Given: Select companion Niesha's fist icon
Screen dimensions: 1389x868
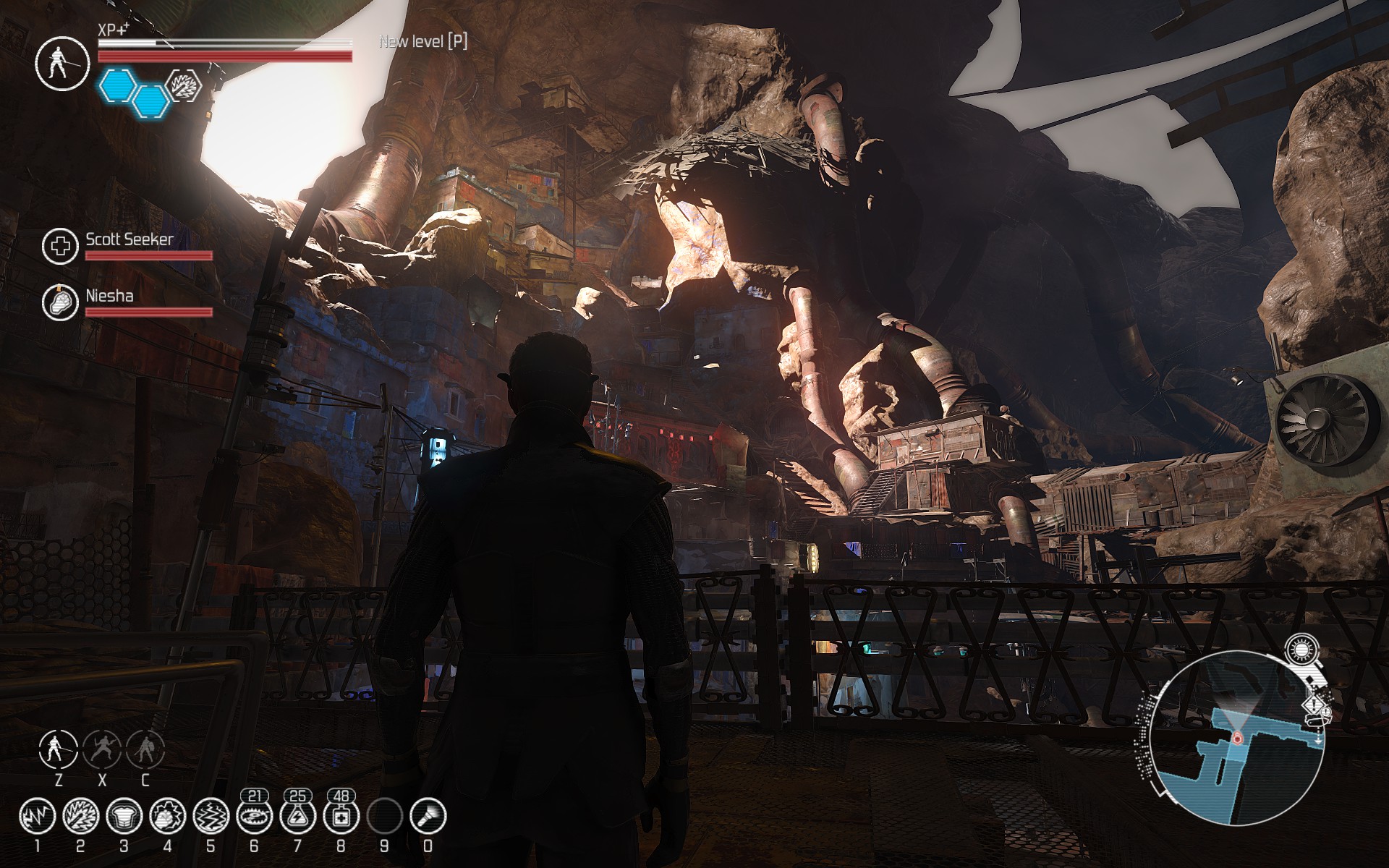Looking at the screenshot, I should click(x=59, y=303).
